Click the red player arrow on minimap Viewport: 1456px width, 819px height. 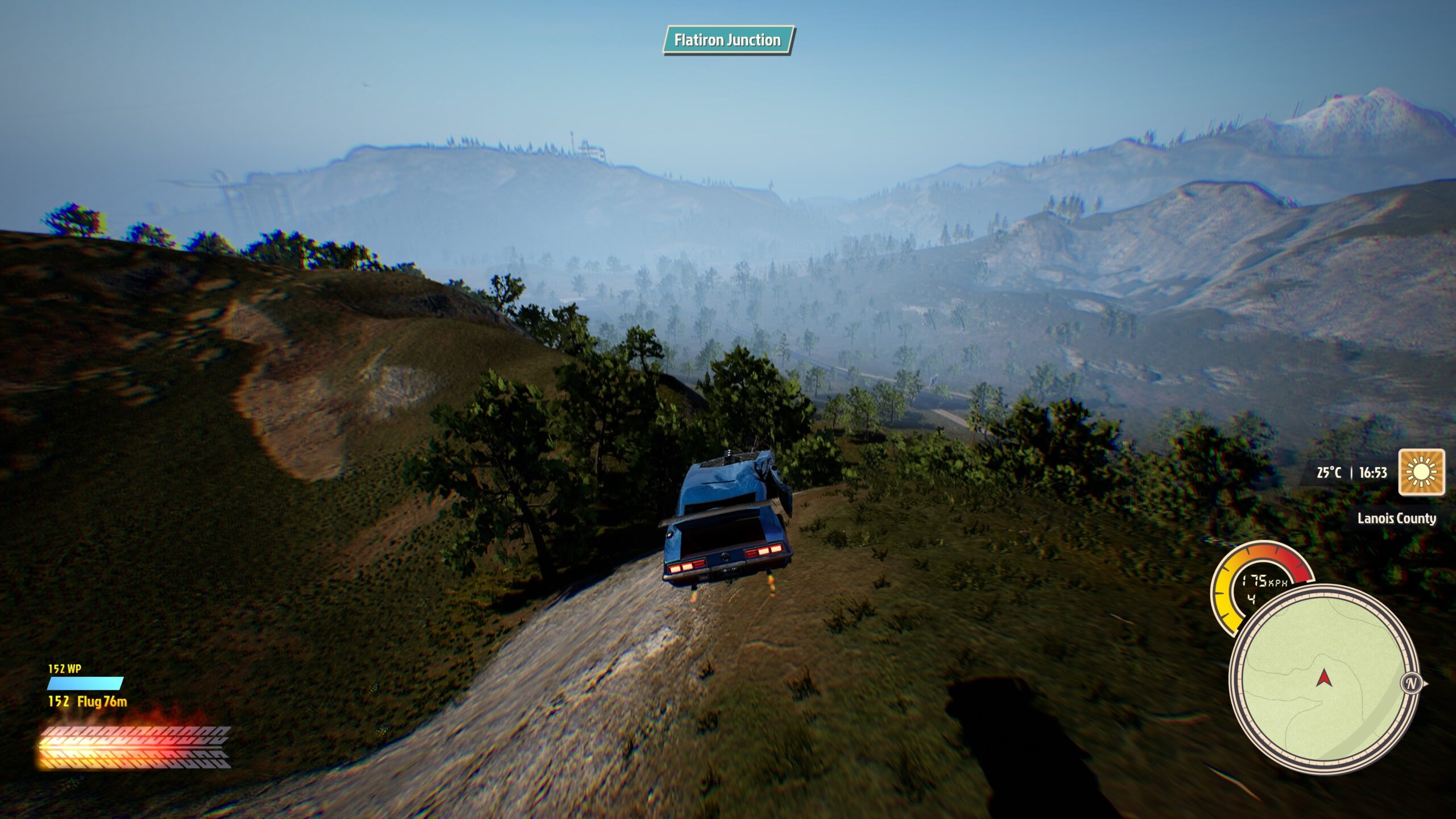point(1324,677)
